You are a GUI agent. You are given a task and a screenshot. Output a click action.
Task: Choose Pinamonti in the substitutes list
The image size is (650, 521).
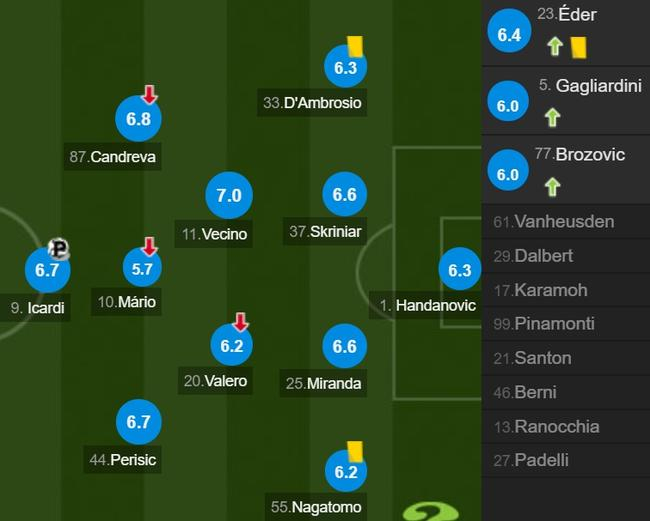click(565, 324)
